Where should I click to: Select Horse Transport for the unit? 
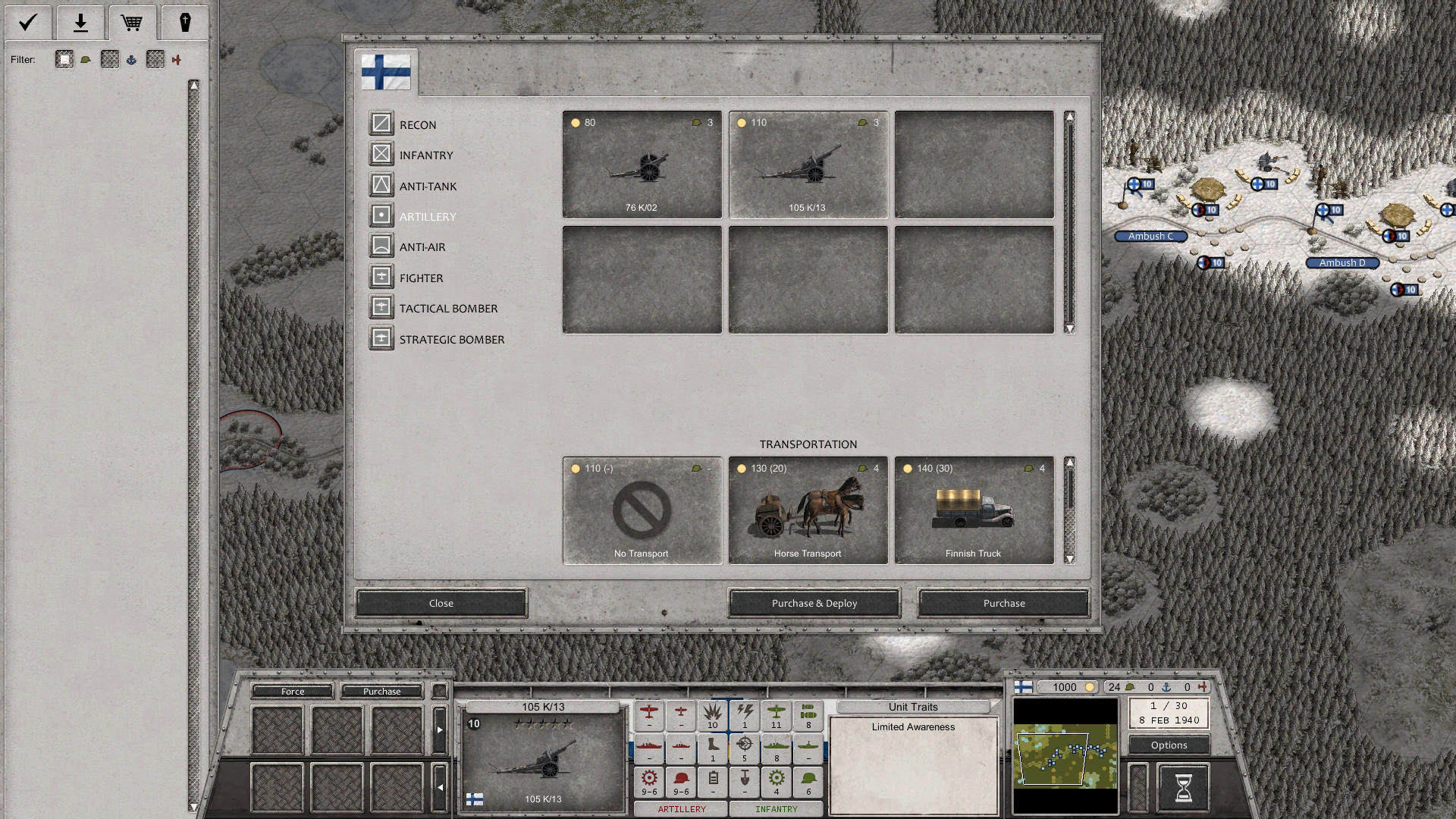(807, 510)
